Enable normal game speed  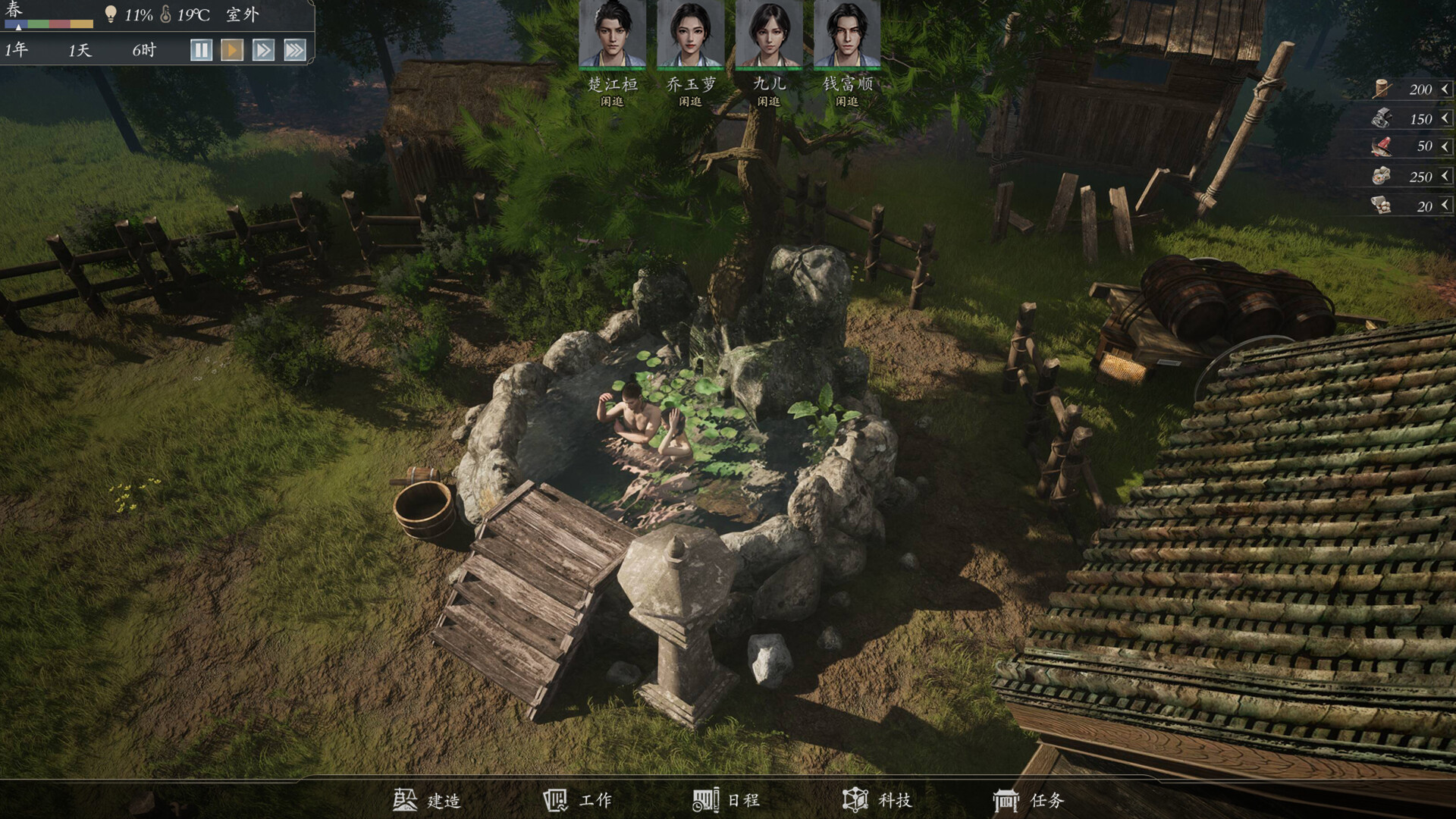[x=231, y=49]
